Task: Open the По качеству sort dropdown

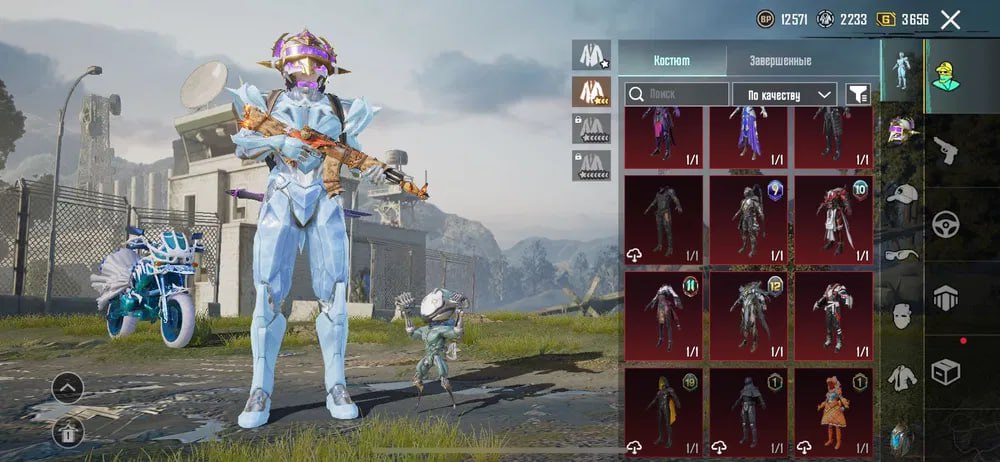Action: tap(785, 94)
